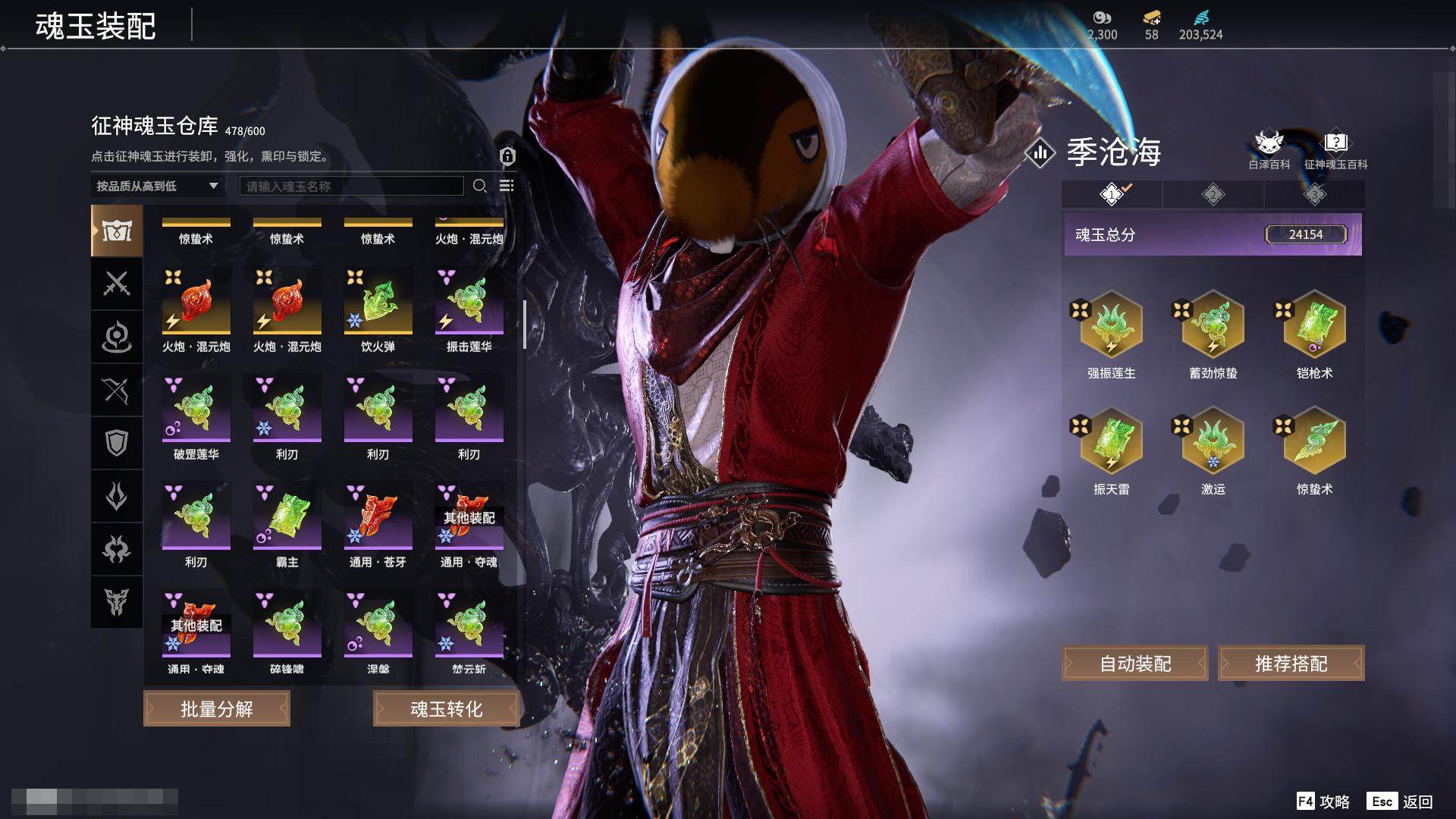Select the crossed swords category tab
The height and width of the screenshot is (819, 1456).
pyautogui.click(x=117, y=284)
